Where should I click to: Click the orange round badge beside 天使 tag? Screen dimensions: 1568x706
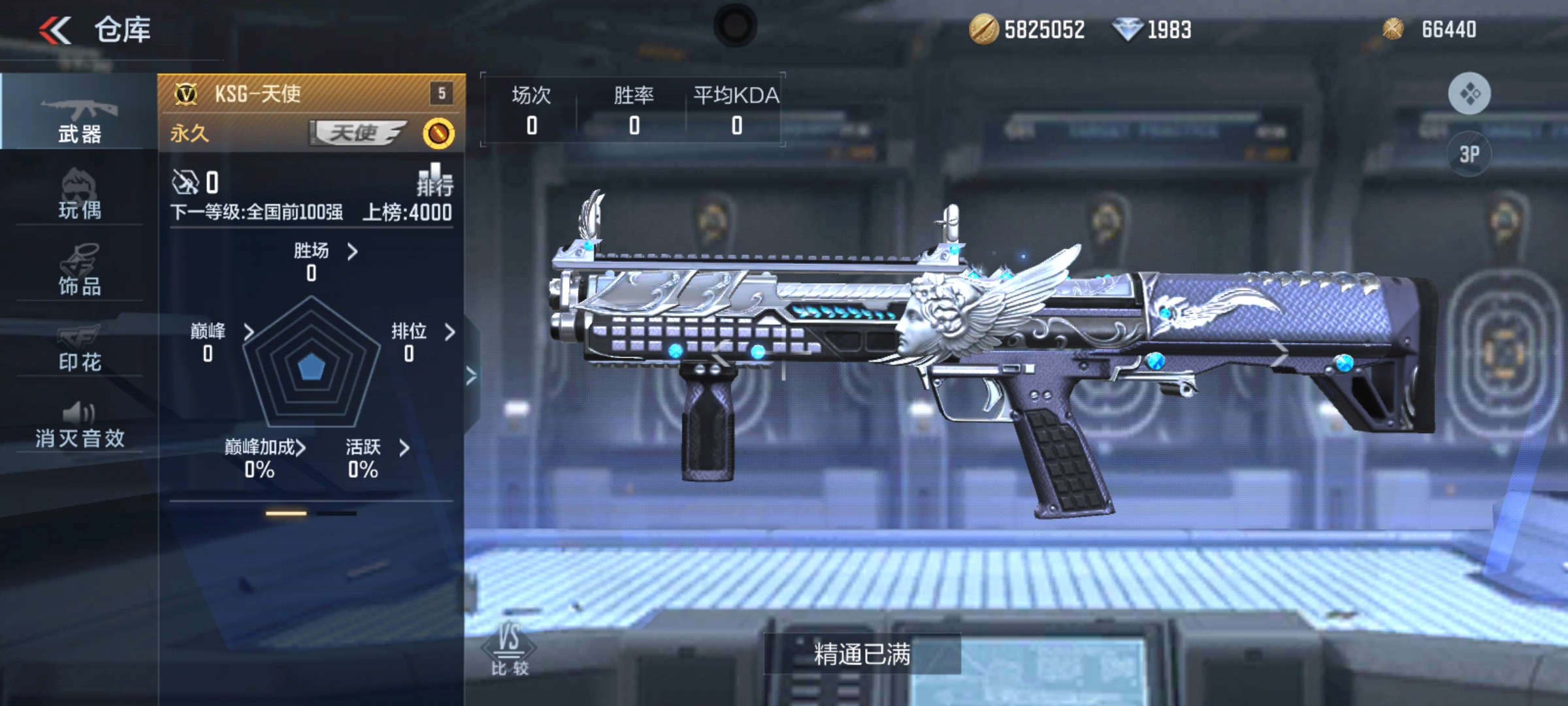pos(438,134)
